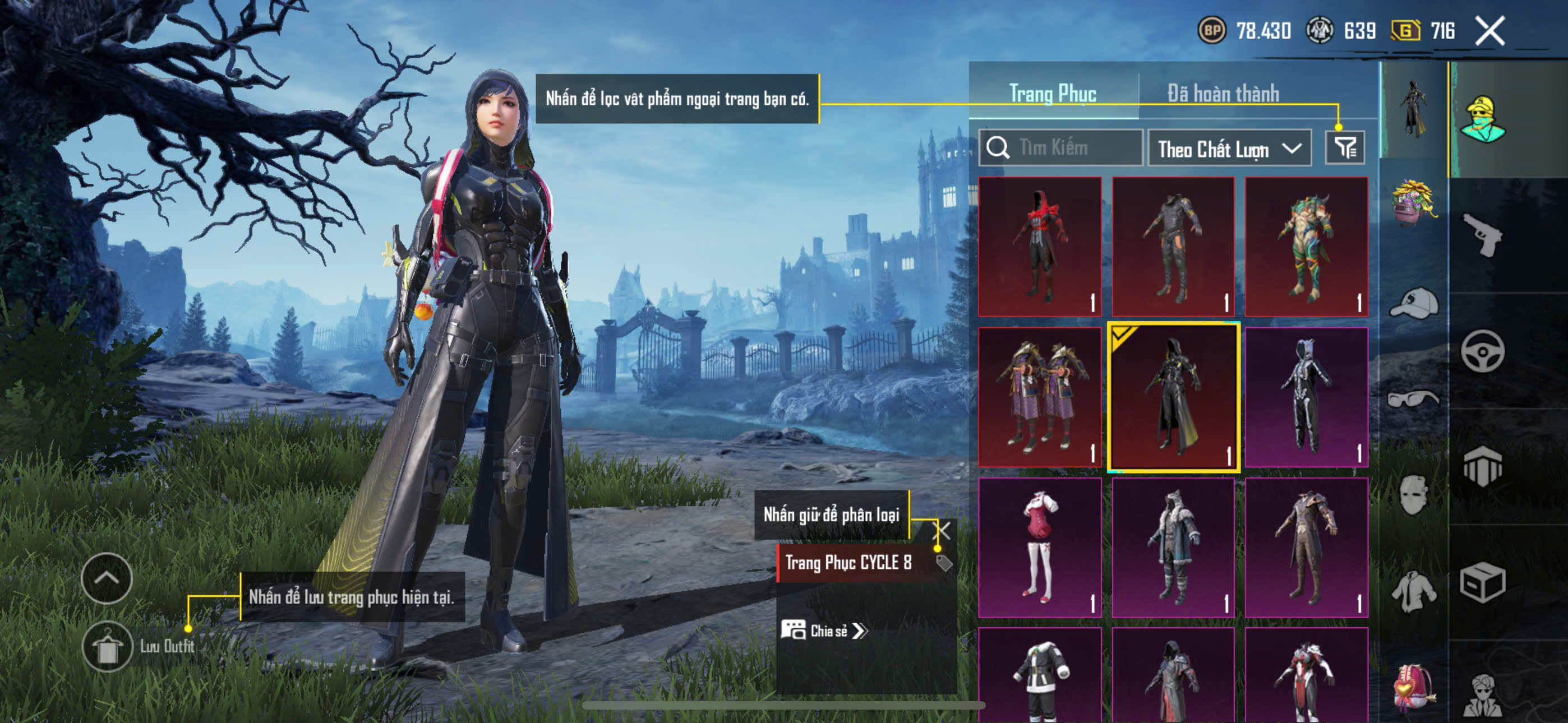Choose the fur-hooded blue parka outfit
The width and height of the screenshot is (1568, 723).
point(1173,547)
